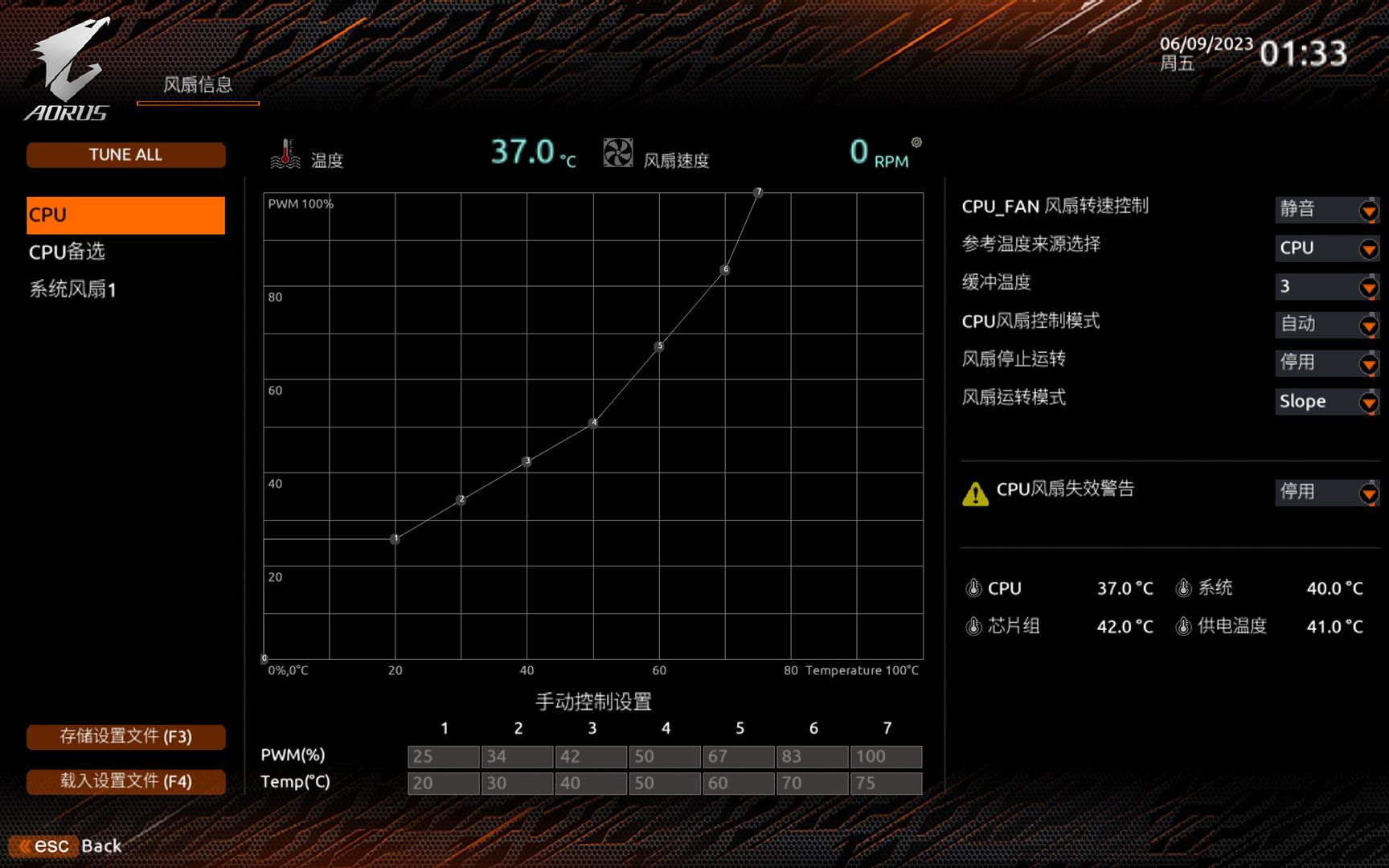Screen dimensions: 1389x868
Task: Click the thermometer icon beside 芯片组
Action: [x=975, y=627]
